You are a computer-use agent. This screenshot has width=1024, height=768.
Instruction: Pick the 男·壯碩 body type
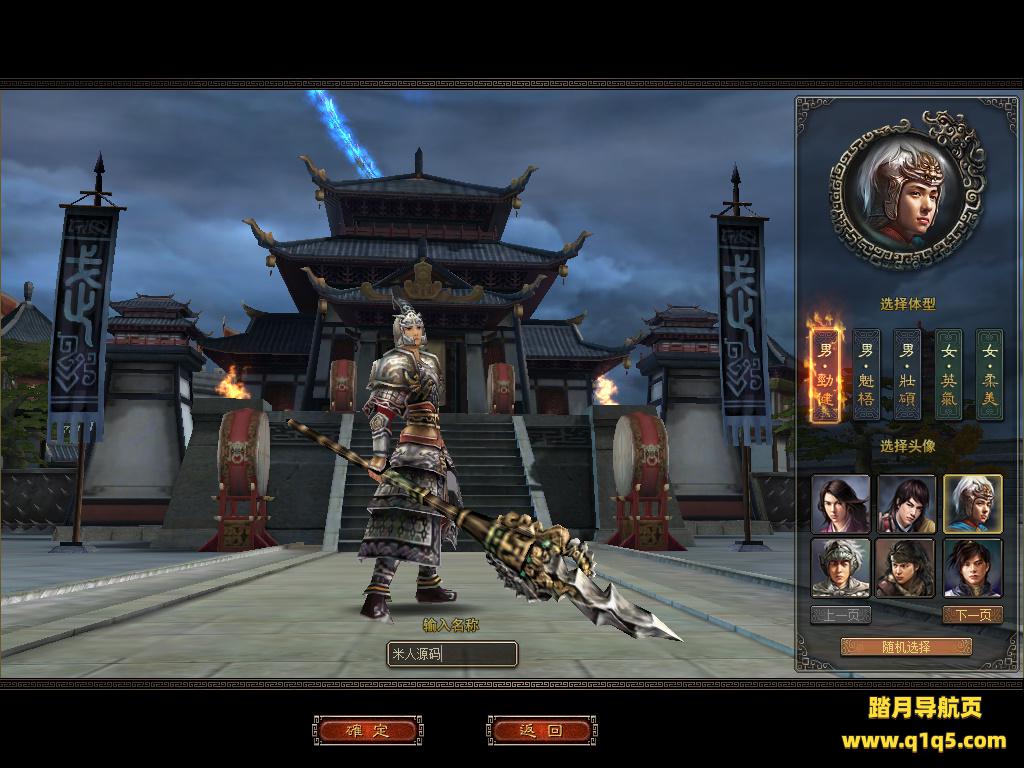[907, 376]
